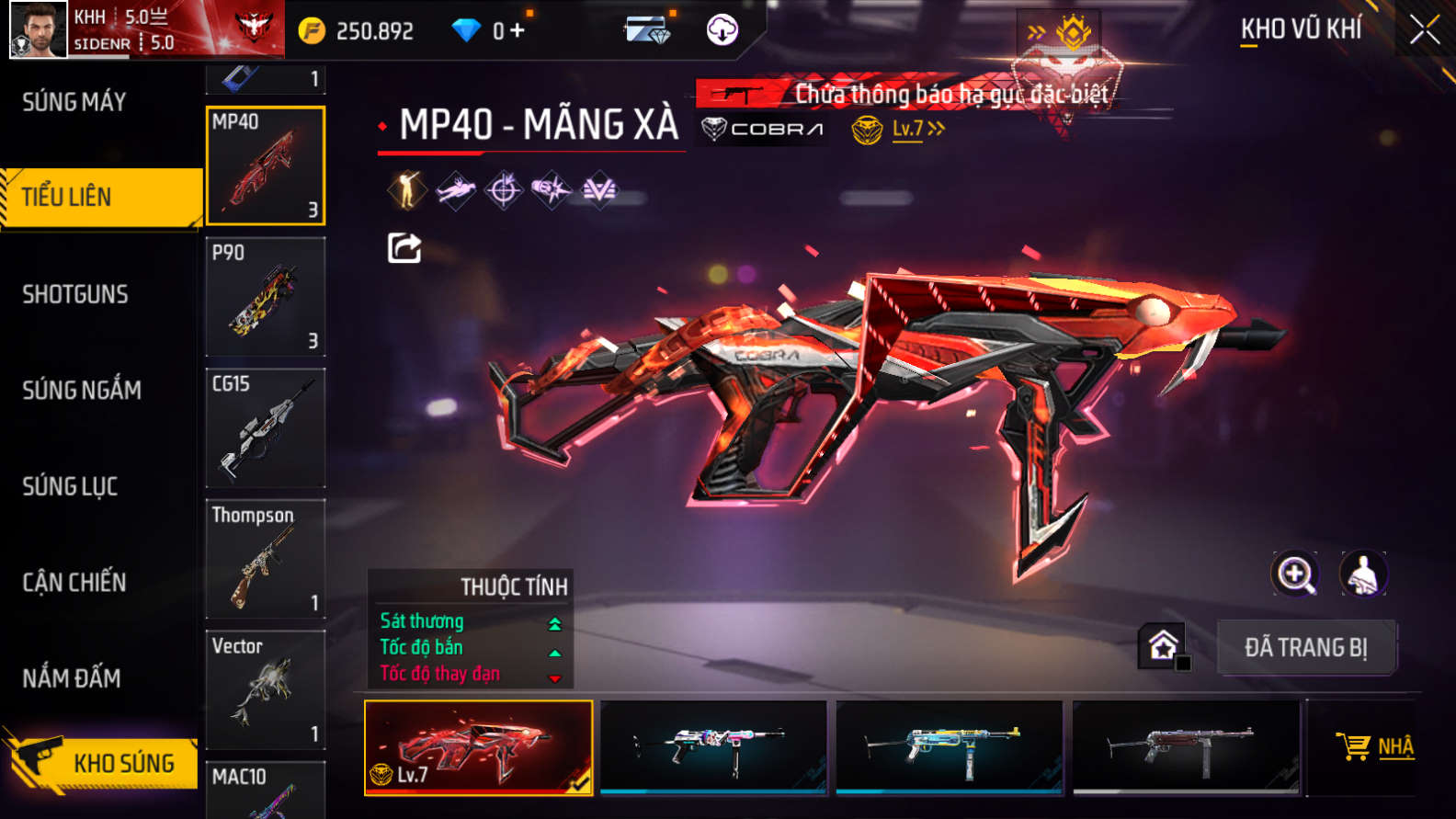Image resolution: width=1456 pixels, height=819 pixels.
Task: Open the Lv.7 upgrade link
Action: coord(917,130)
